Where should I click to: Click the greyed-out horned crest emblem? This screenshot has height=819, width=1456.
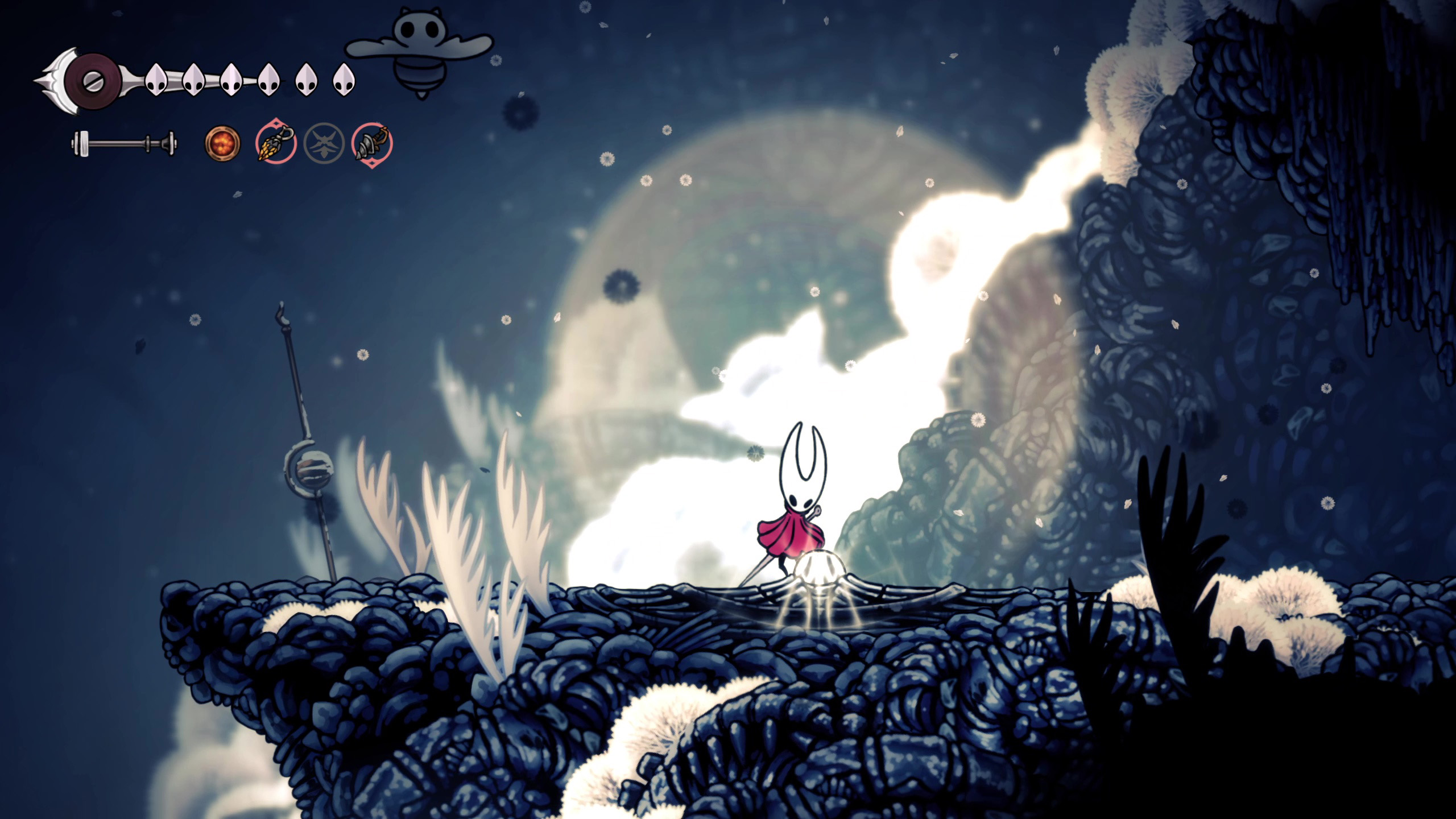point(324,143)
